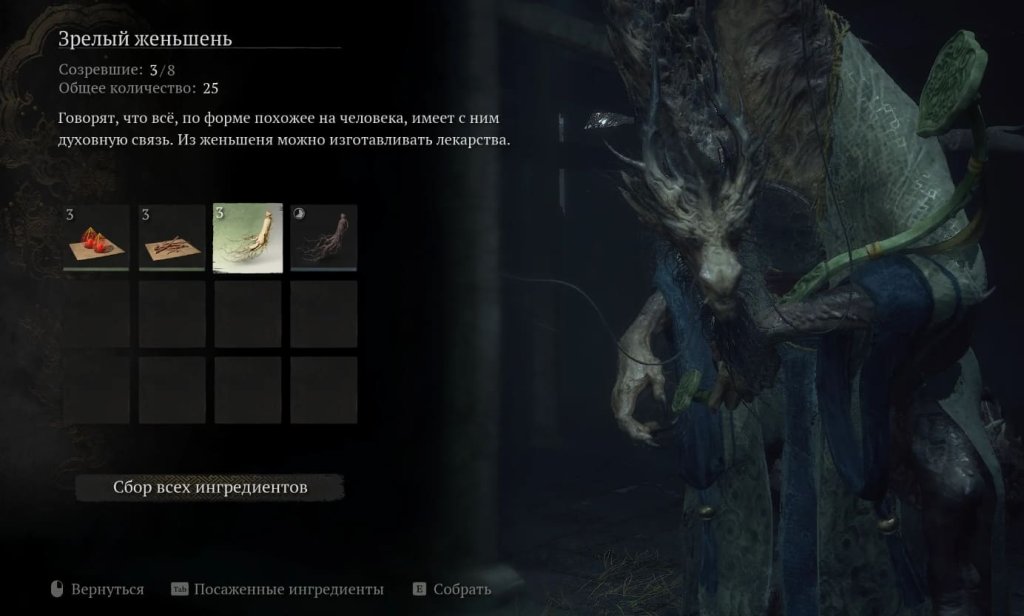Image resolution: width=1024 pixels, height=616 pixels.
Task: Click the 'Сбор всех ингредиентов' button
Action: click(210, 487)
